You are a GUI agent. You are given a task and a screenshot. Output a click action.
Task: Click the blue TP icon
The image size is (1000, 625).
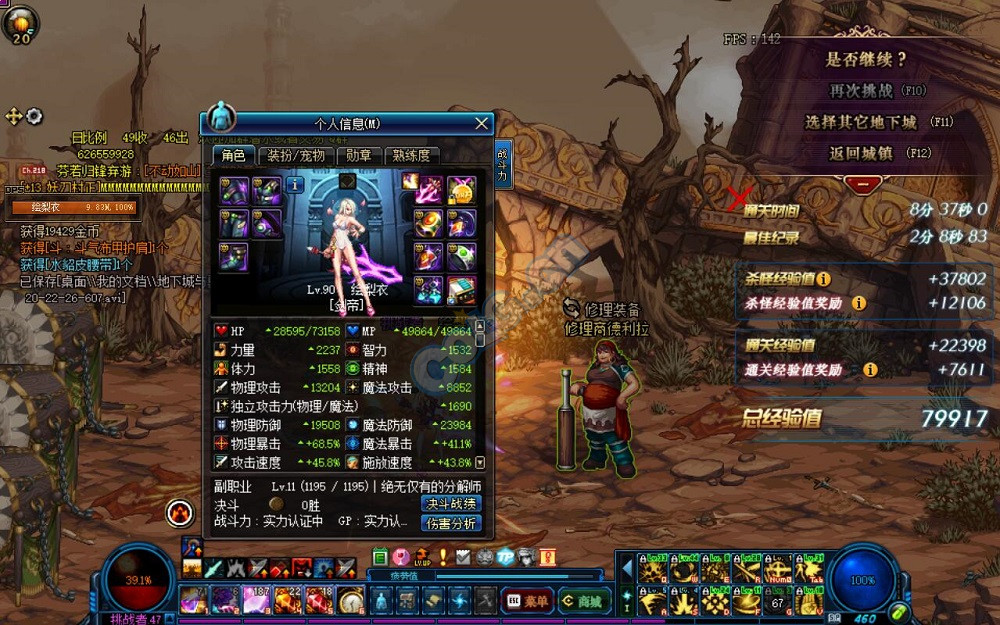coord(506,557)
